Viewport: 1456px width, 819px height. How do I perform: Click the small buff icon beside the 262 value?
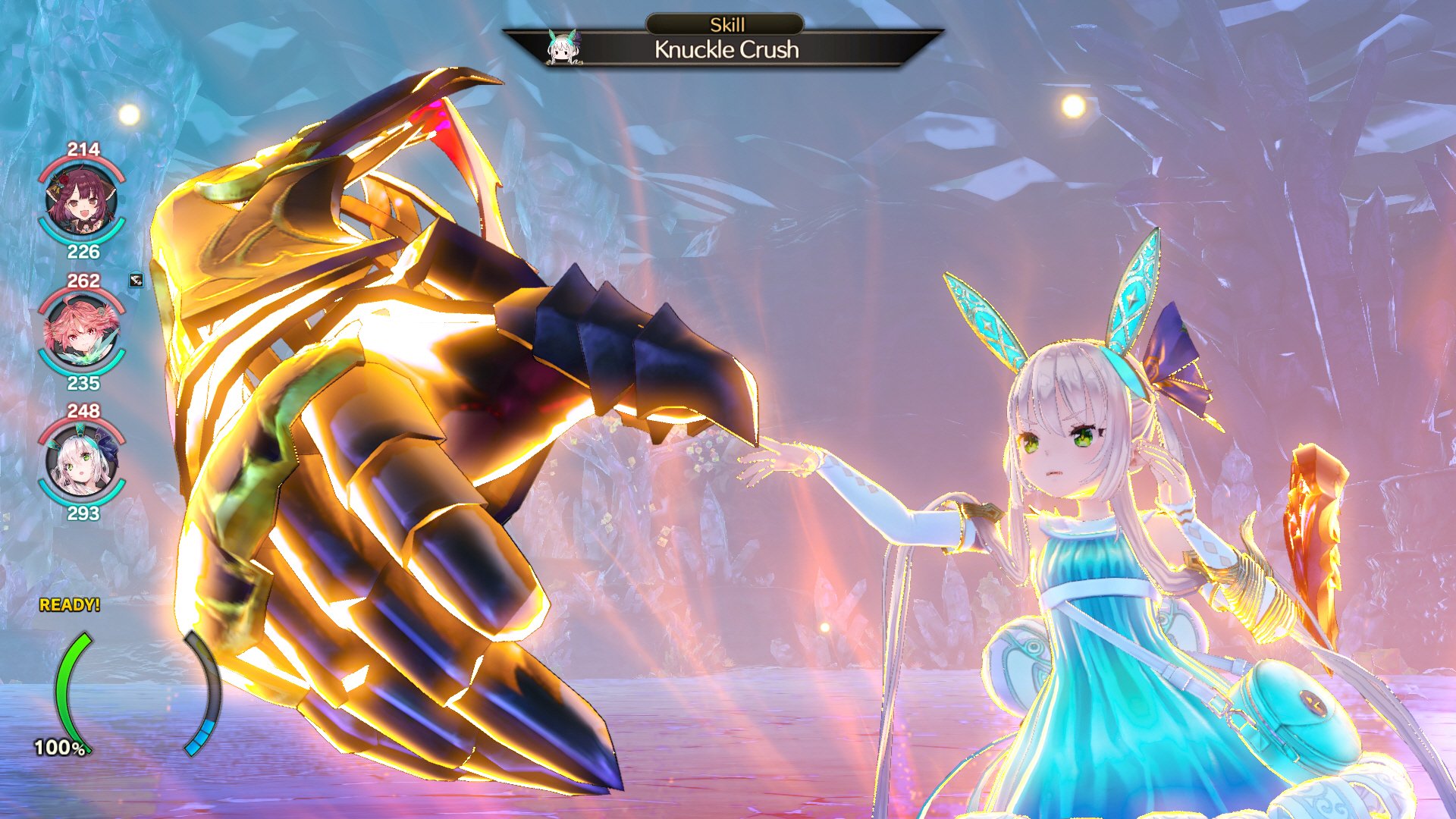coord(135,282)
